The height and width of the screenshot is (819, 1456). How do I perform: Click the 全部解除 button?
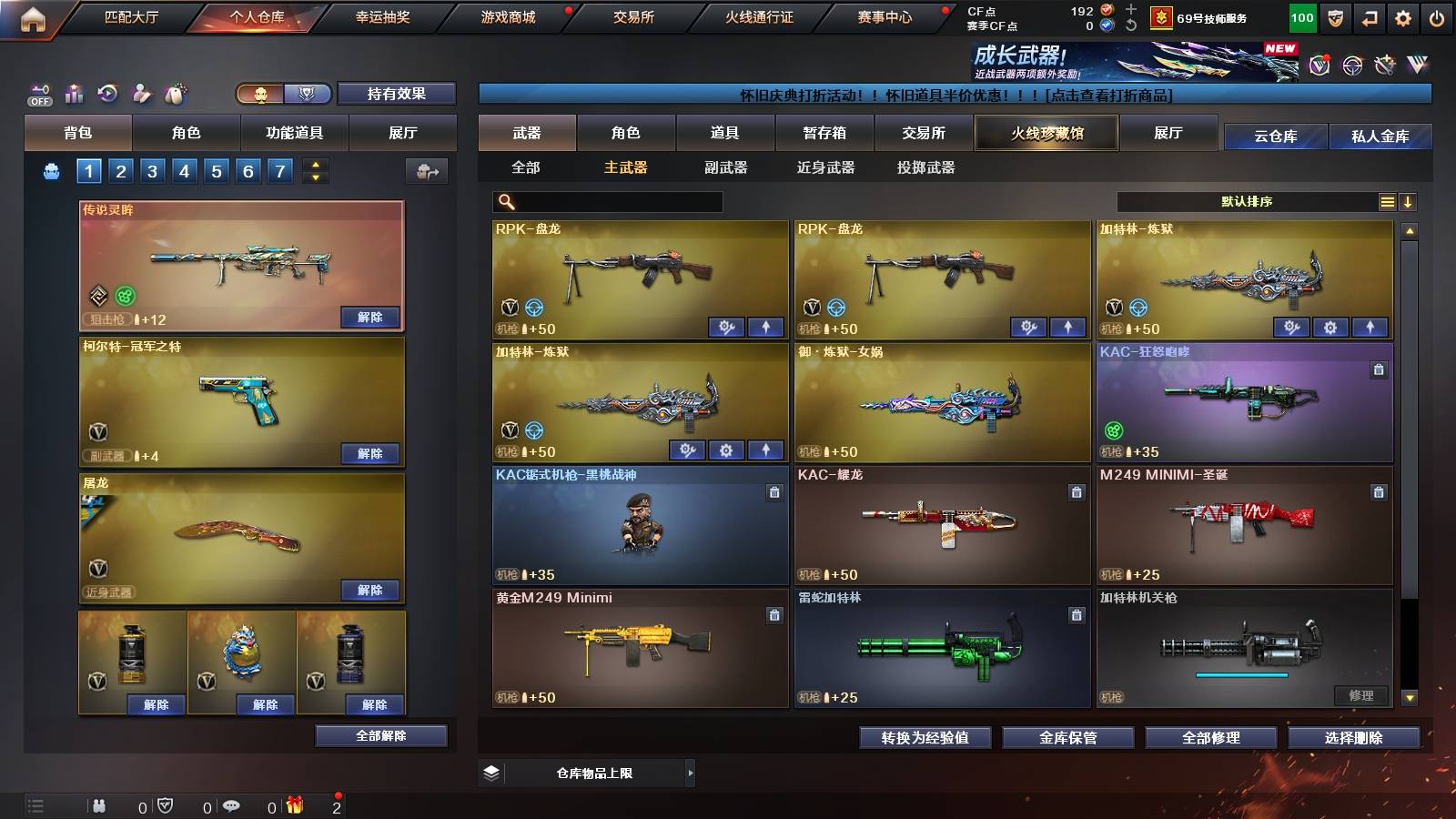(x=379, y=735)
